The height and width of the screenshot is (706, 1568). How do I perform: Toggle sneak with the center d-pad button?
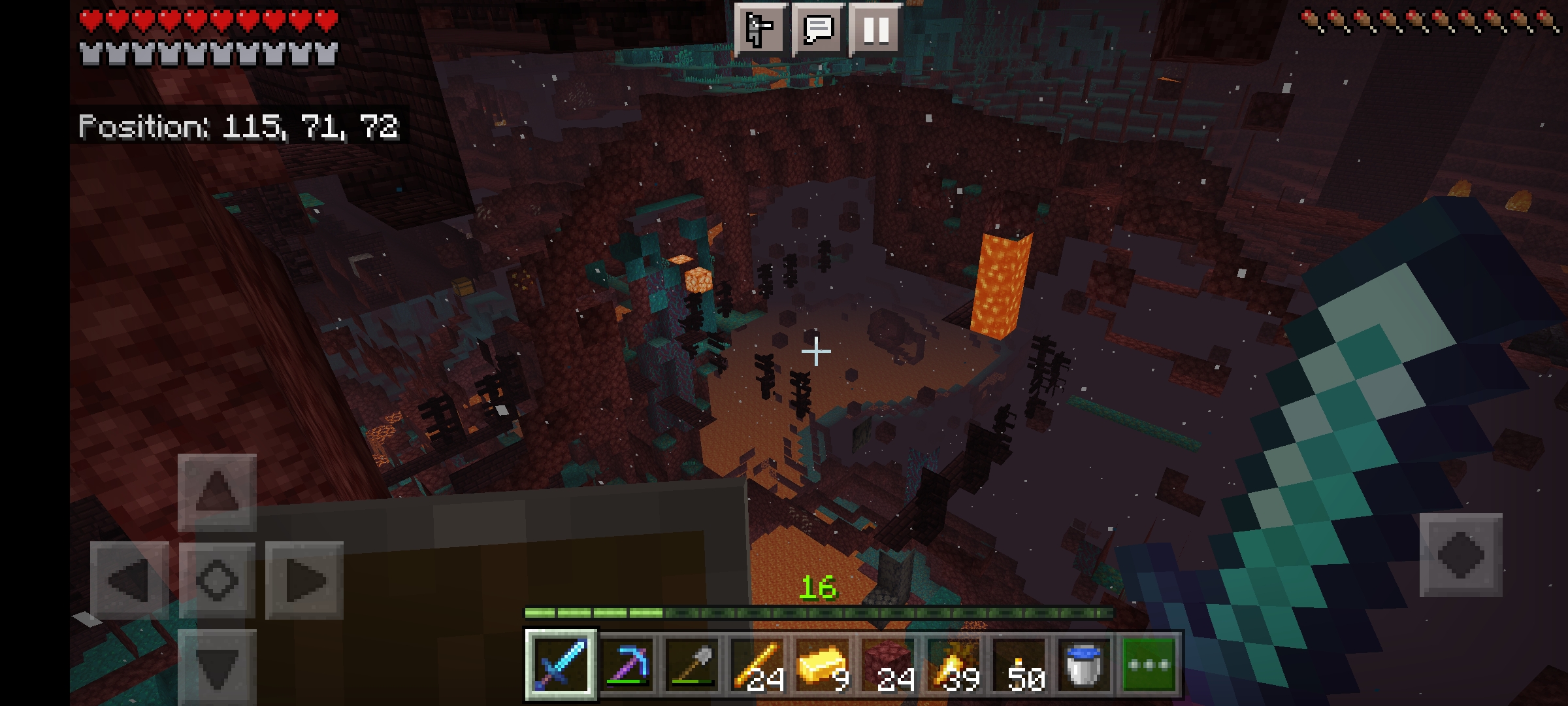217,580
